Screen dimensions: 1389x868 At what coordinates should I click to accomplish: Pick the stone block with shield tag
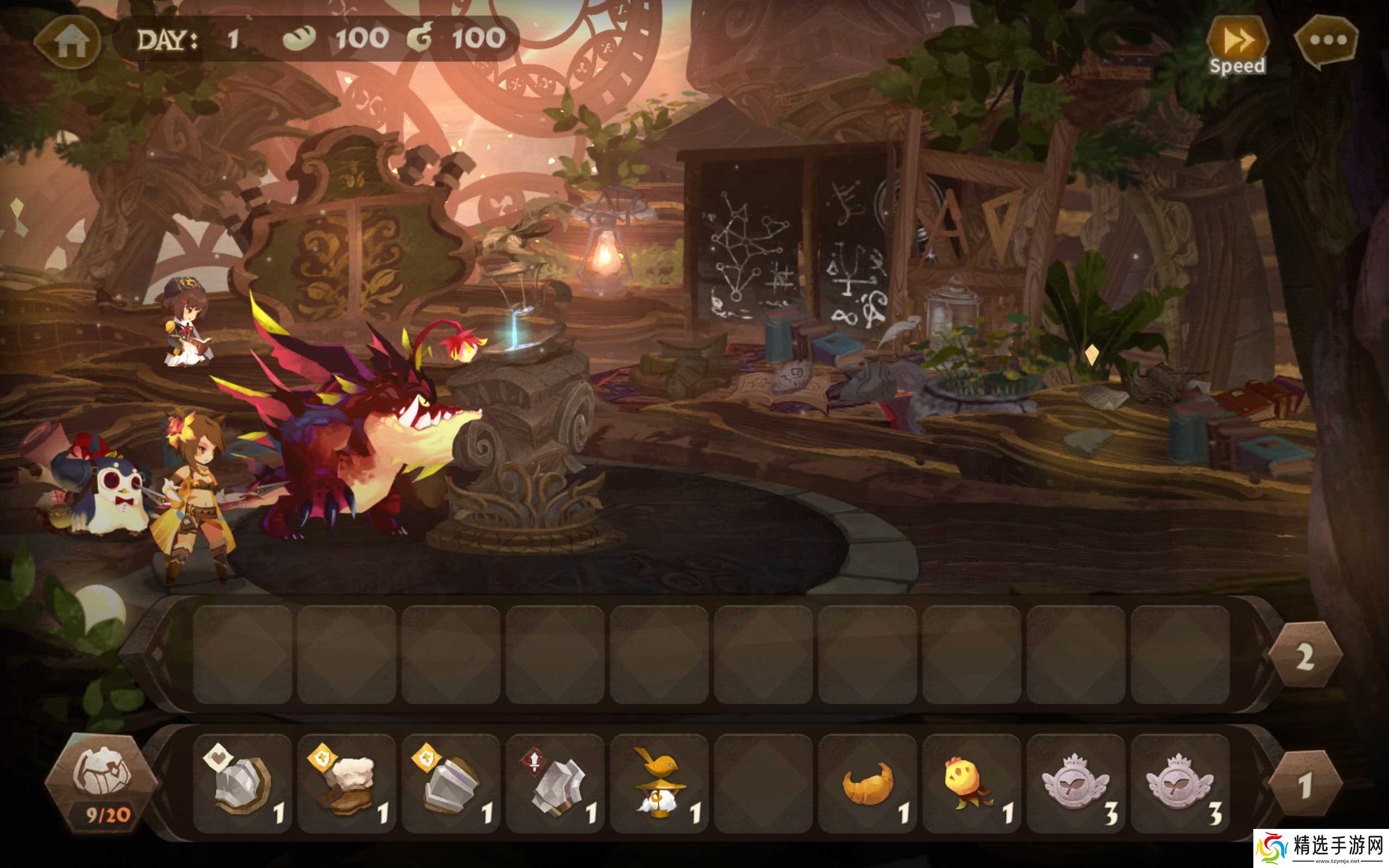point(450,783)
